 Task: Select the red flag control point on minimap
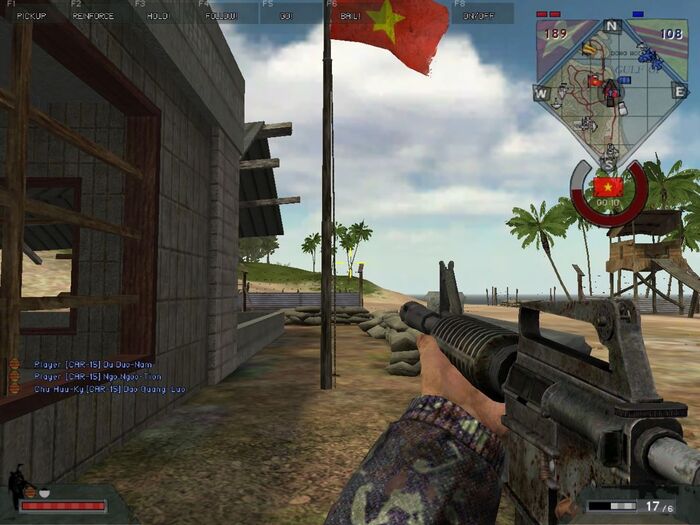(x=594, y=81)
